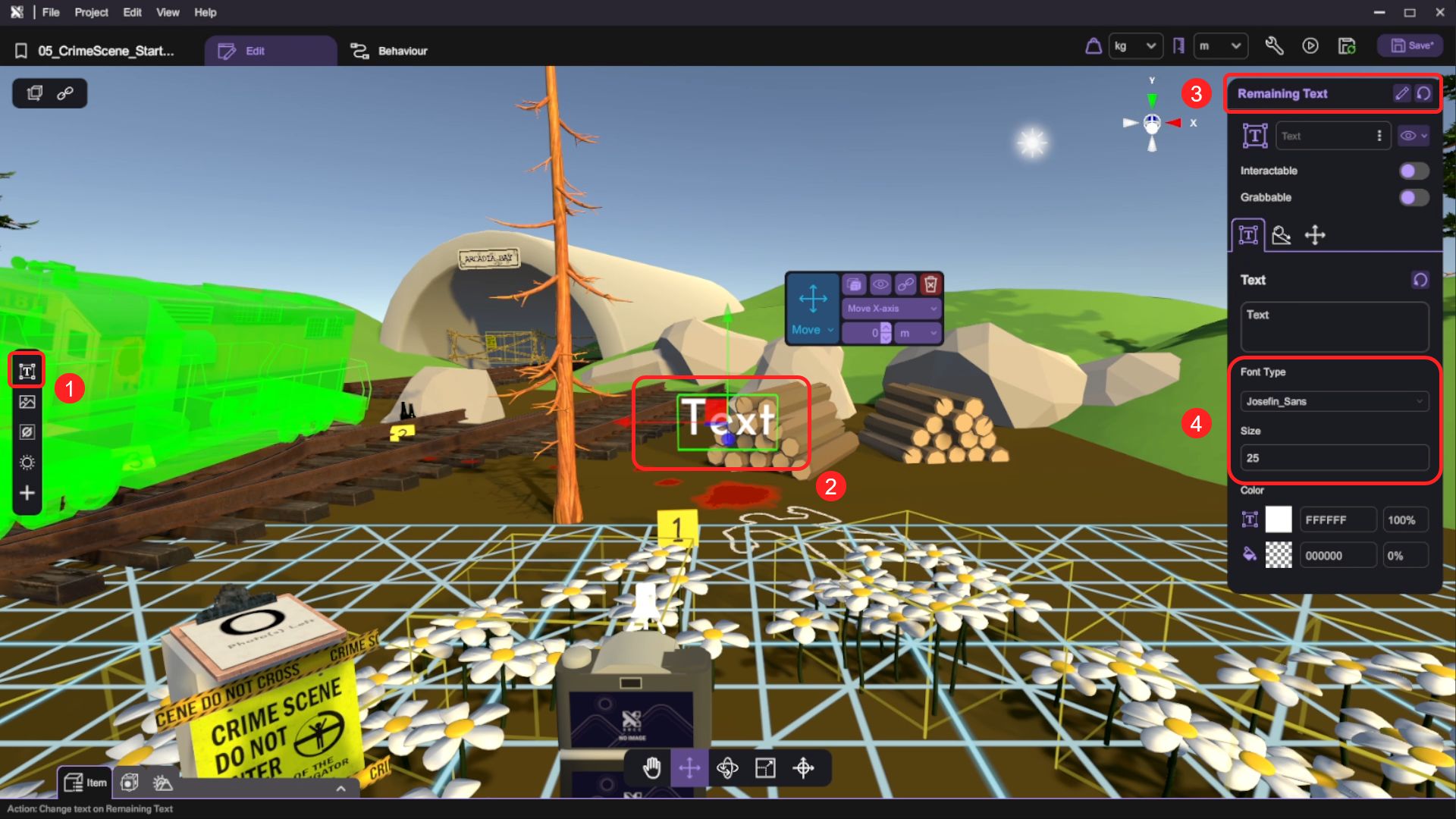Open the Project menu
This screenshot has height=819, width=1456.
pos(91,12)
